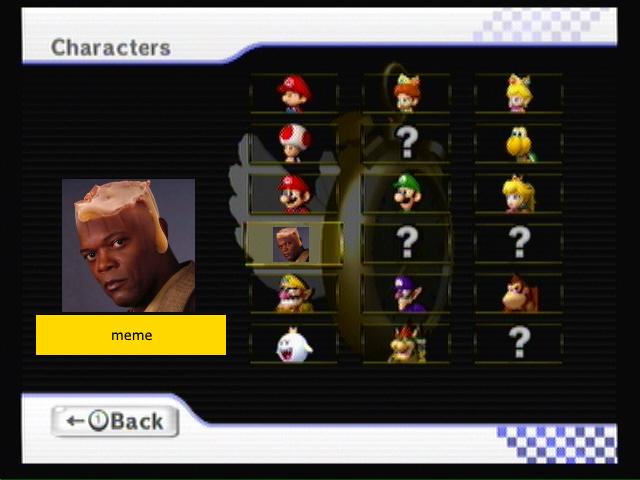Select the highlighted custom face character tile
The height and width of the screenshot is (480, 640).
(x=292, y=243)
